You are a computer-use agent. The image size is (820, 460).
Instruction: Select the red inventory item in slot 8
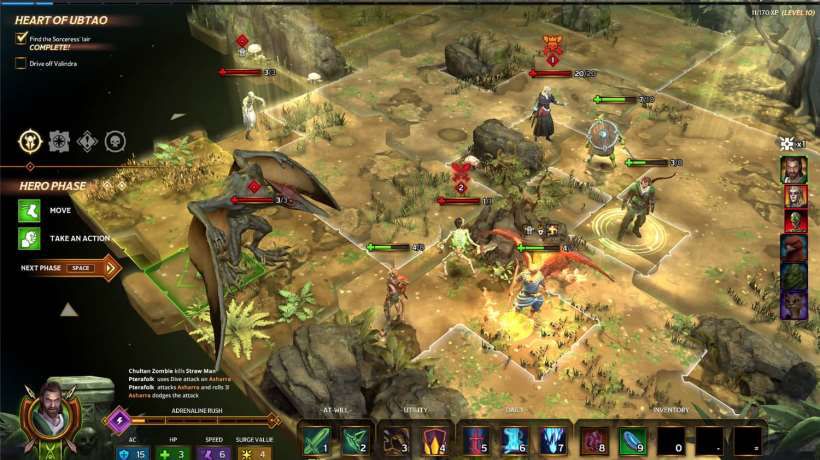[594, 440]
